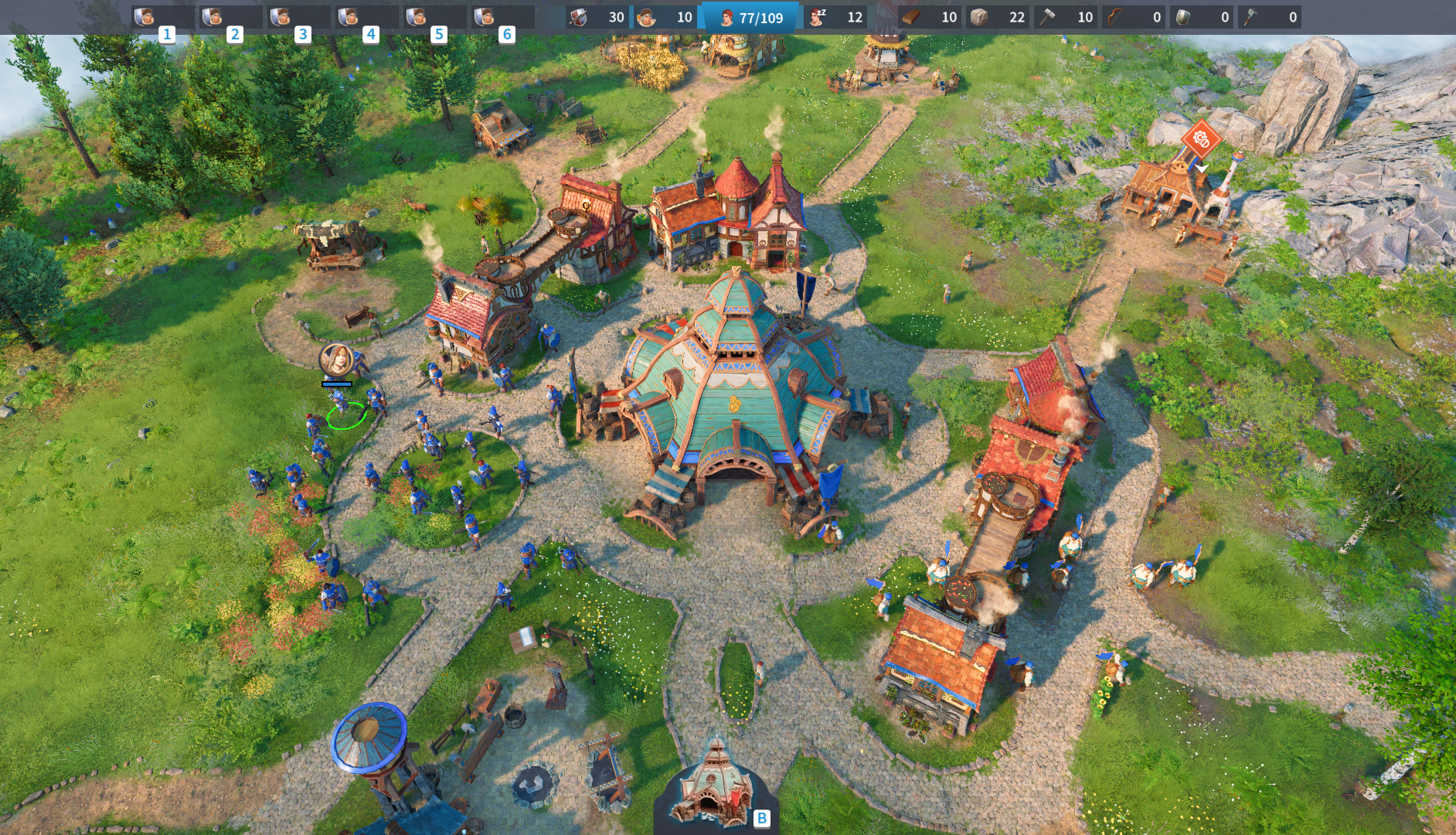The image size is (1456, 835).
Task: Click the sleeping idle settlers counter
Action: (x=835, y=17)
